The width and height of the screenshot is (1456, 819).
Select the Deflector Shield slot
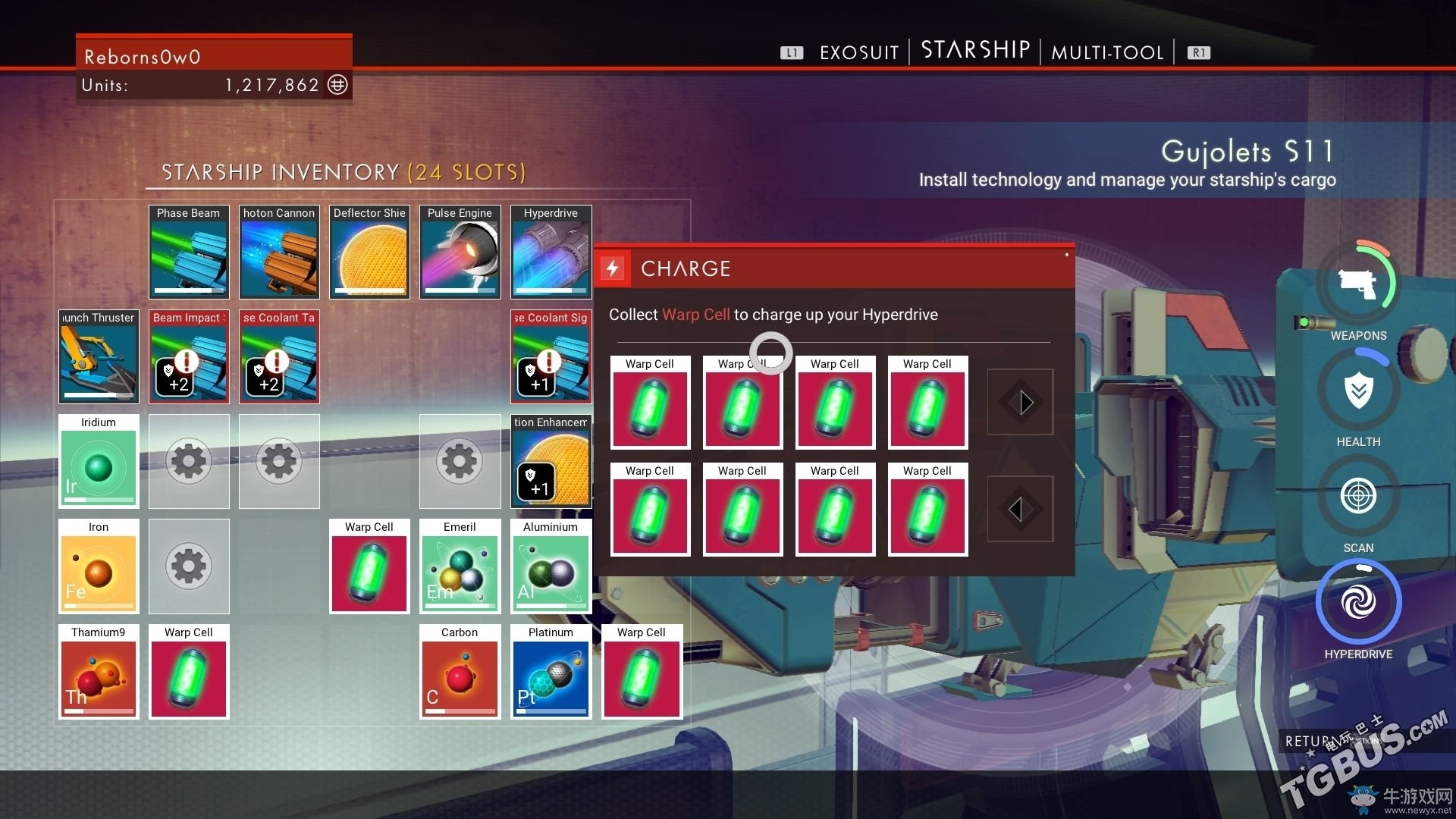pyautogui.click(x=369, y=252)
